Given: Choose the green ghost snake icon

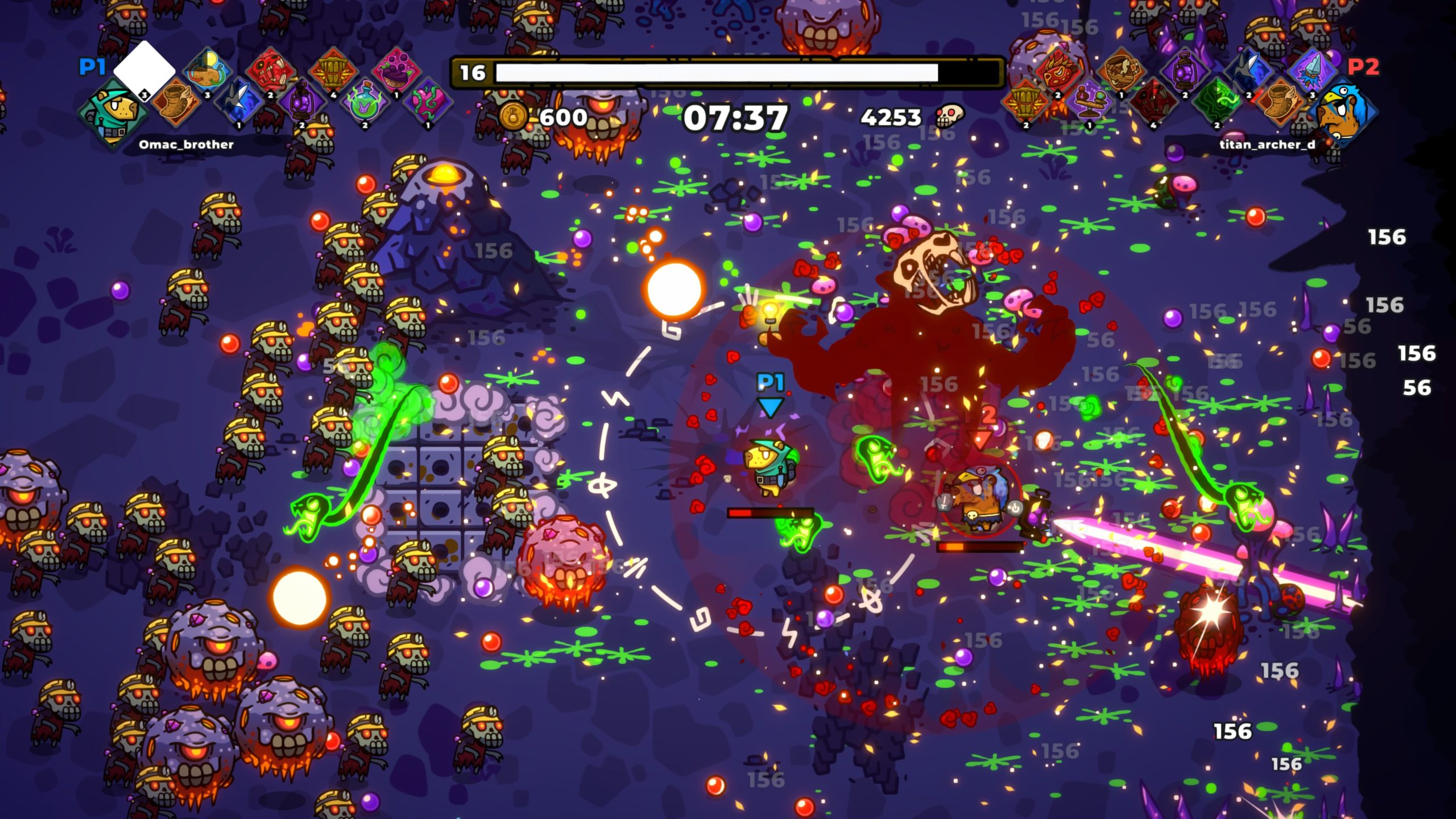Looking at the screenshot, I should click(1217, 104).
